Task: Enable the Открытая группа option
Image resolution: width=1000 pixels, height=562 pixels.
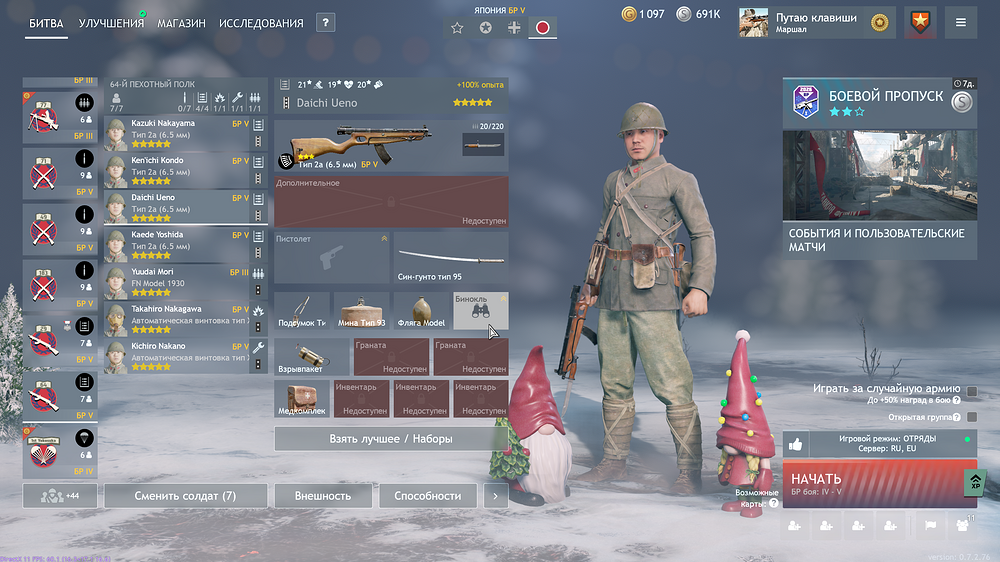Action: click(972, 416)
